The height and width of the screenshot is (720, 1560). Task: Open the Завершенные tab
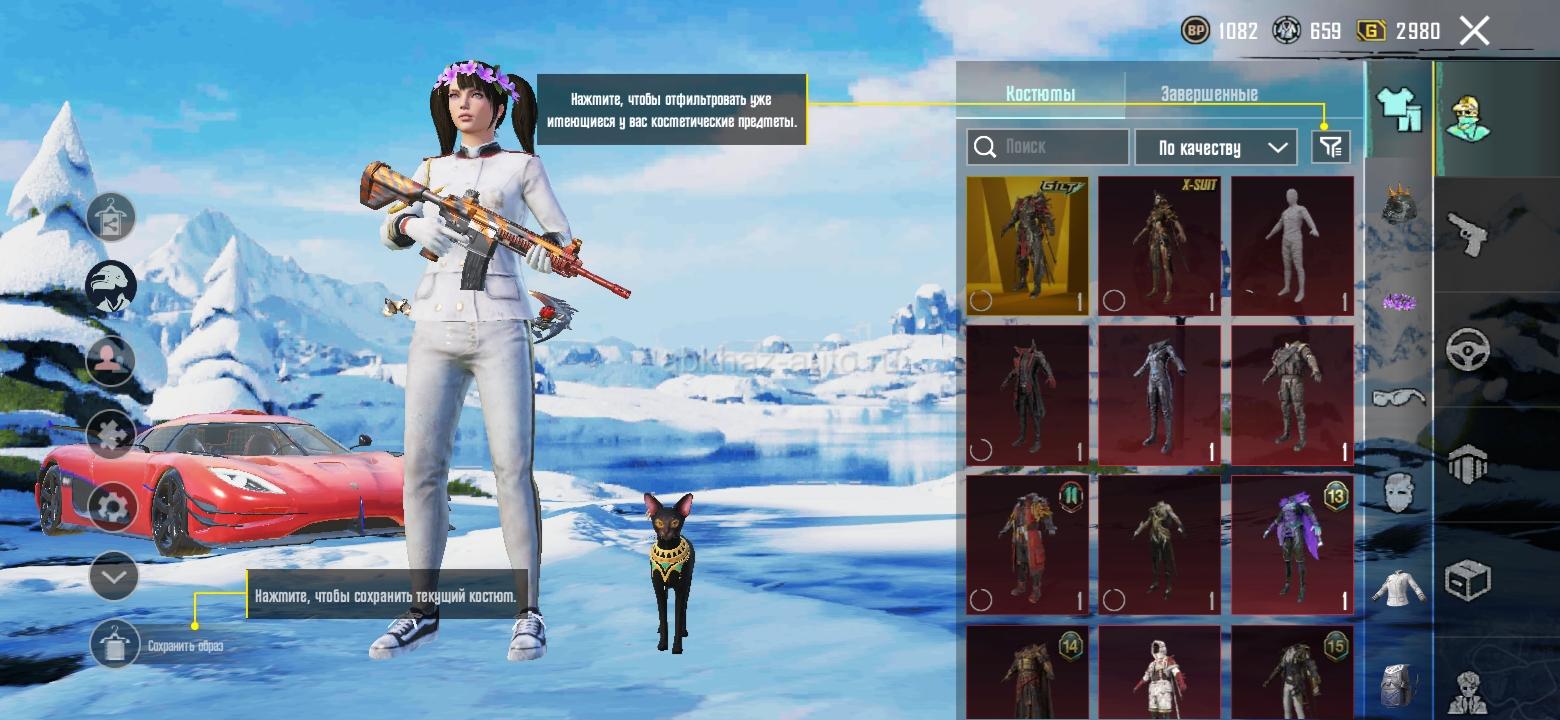pos(1209,94)
